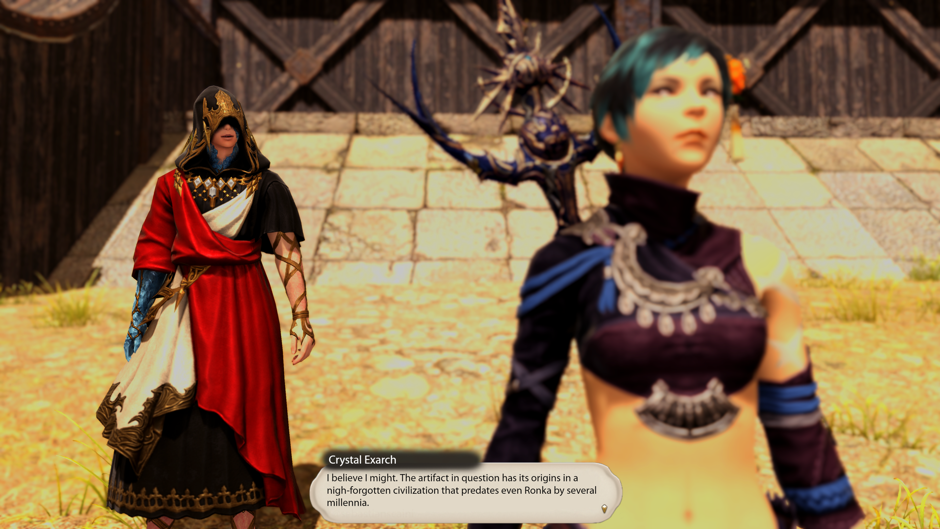Click the dialogue continue arrow indicator
This screenshot has height=529, width=940.
[604, 510]
